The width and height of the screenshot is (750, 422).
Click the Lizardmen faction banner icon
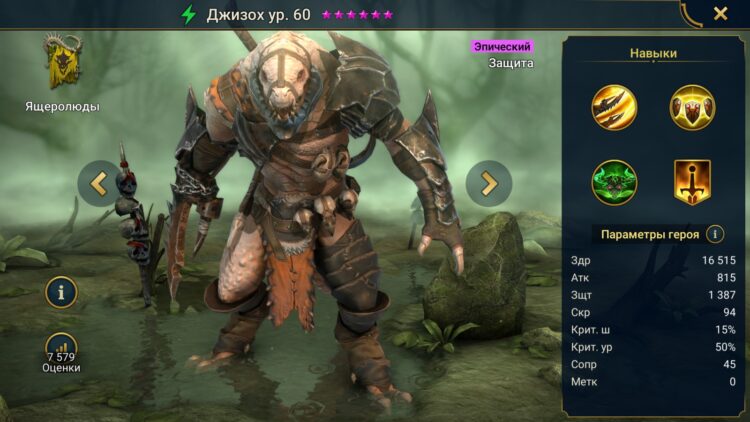(x=62, y=62)
